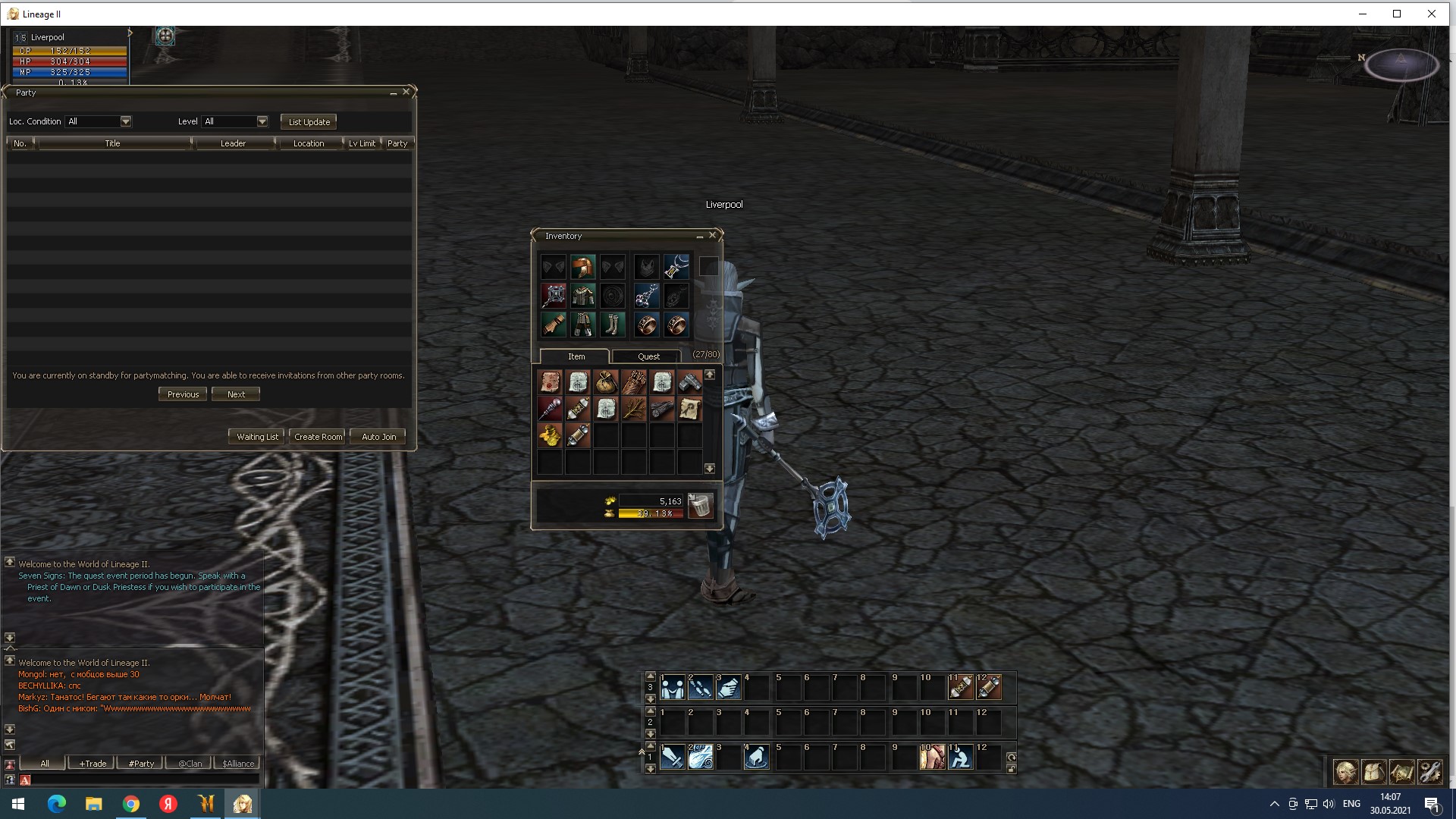Open the Level filter dropdown
Screen dimensions: 1456x819
pyautogui.click(x=262, y=121)
